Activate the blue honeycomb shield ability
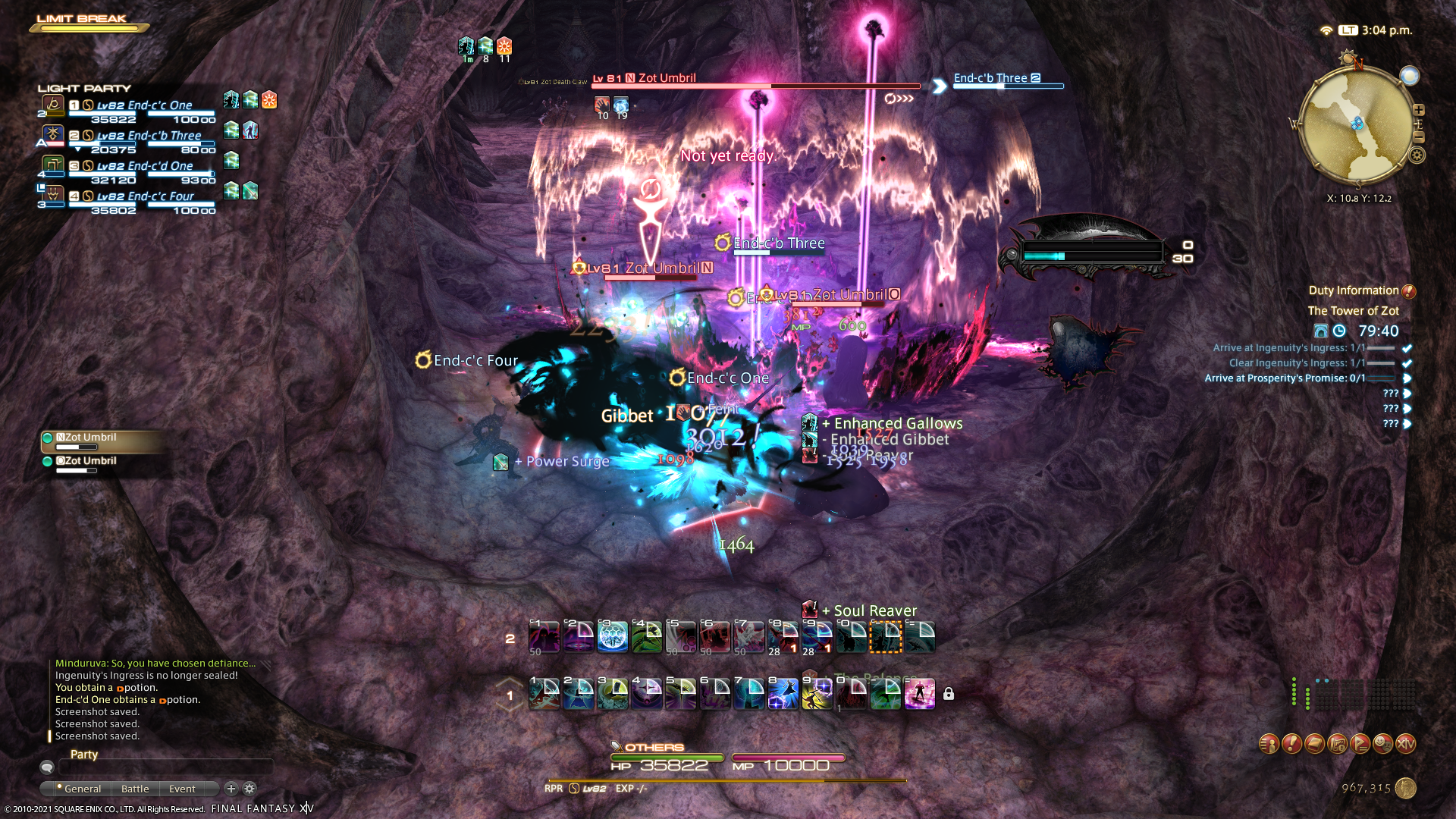The image size is (1456, 819). pos(613,638)
